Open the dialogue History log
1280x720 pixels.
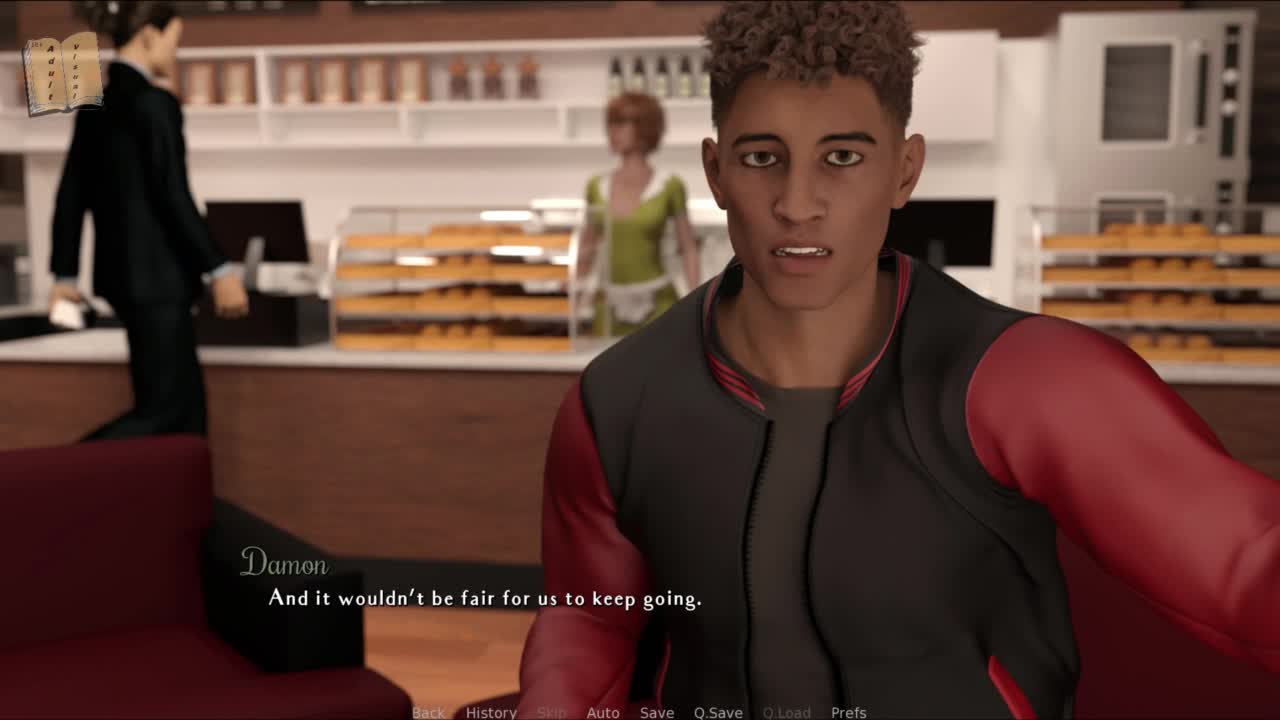click(x=491, y=712)
